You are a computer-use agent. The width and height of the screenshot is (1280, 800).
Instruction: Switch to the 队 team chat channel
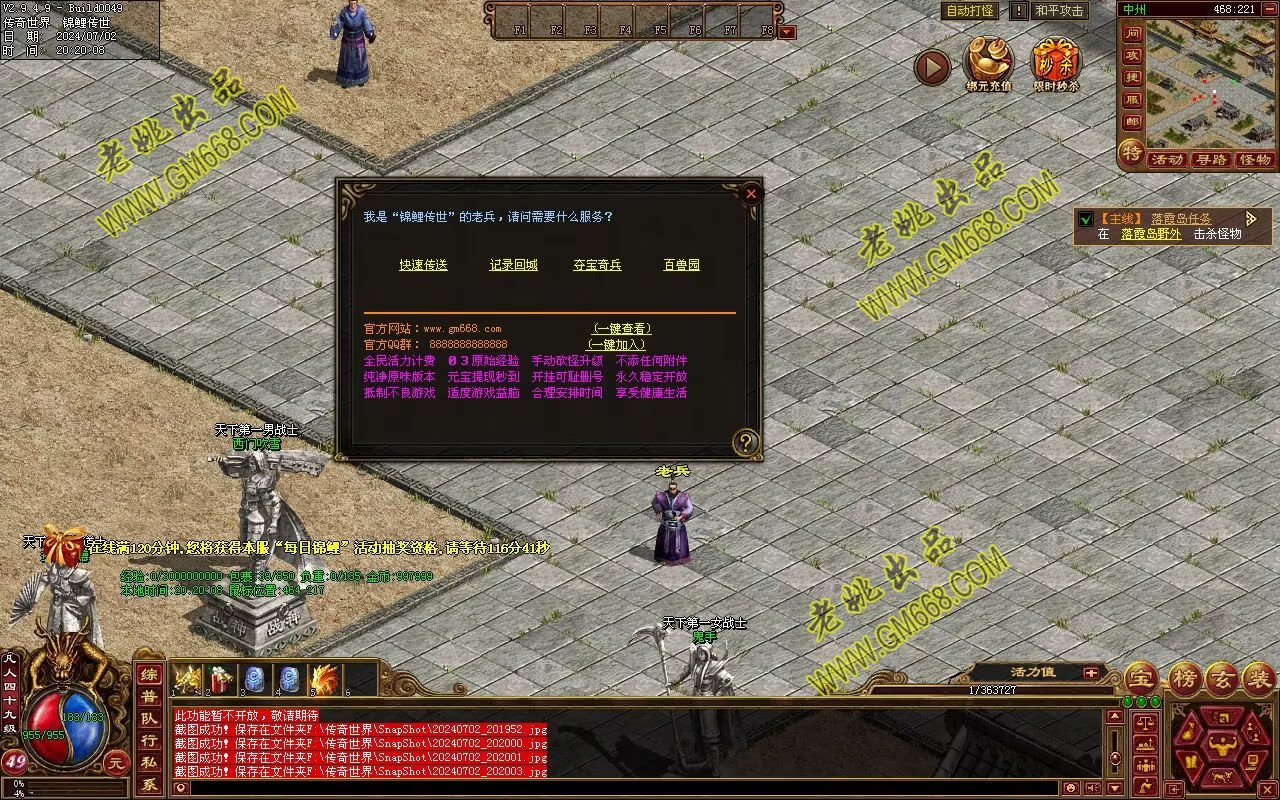pos(148,718)
